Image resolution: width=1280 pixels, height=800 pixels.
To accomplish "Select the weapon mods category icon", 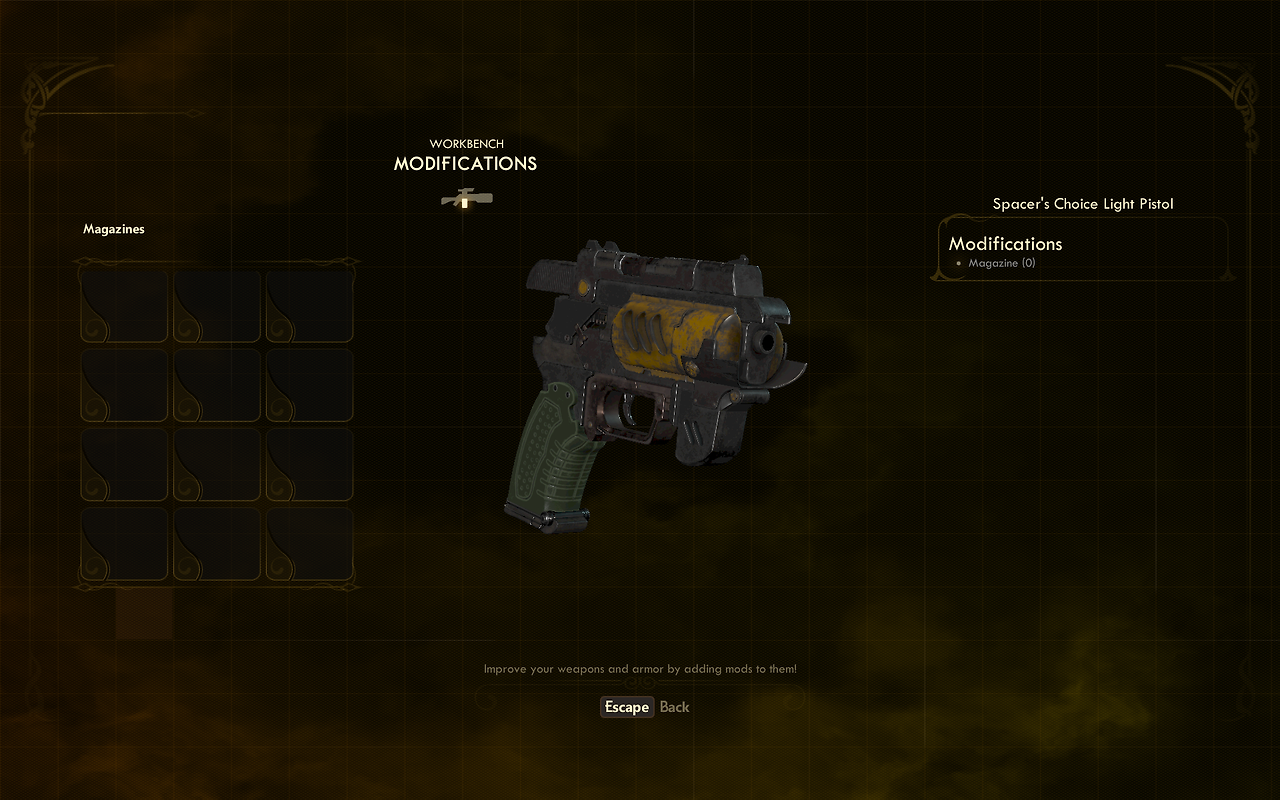I will 466,198.
